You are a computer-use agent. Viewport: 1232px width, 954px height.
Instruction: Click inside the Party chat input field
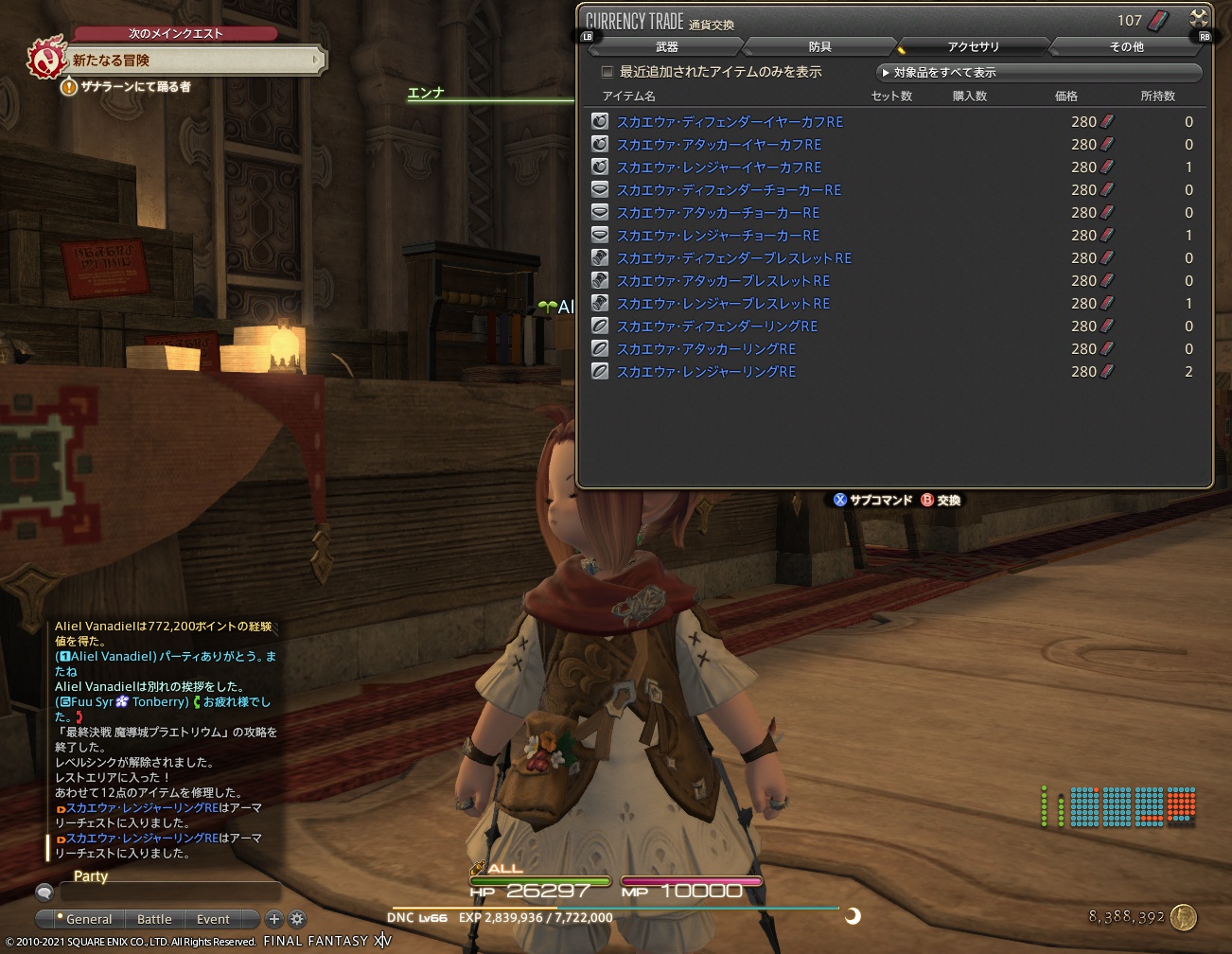tap(170, 892)
